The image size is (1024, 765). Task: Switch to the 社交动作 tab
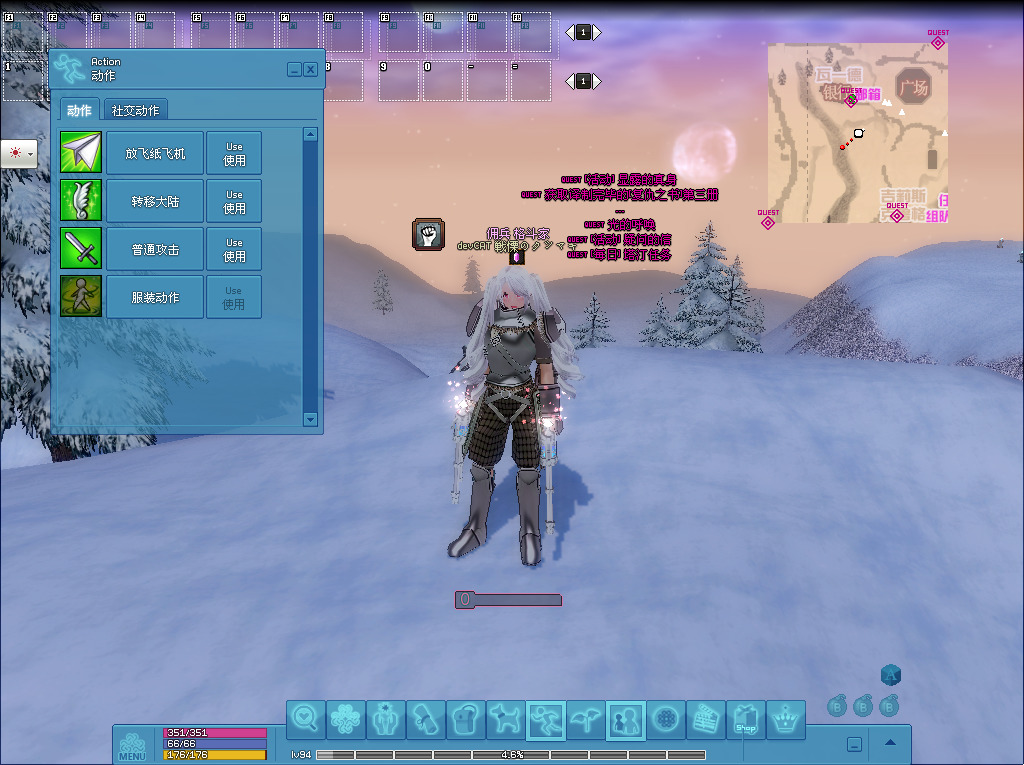135,110
